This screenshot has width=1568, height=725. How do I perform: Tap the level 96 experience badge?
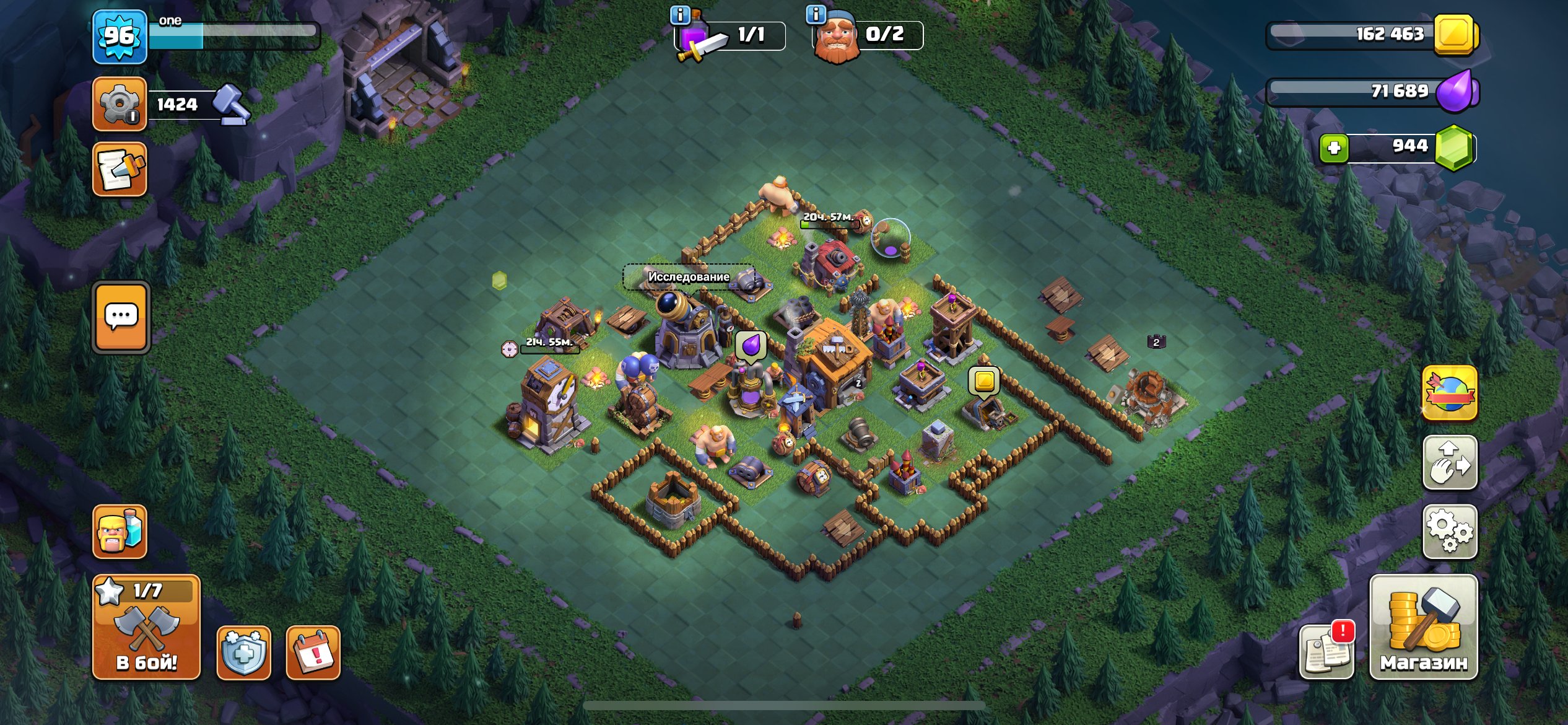coord(120,37)
